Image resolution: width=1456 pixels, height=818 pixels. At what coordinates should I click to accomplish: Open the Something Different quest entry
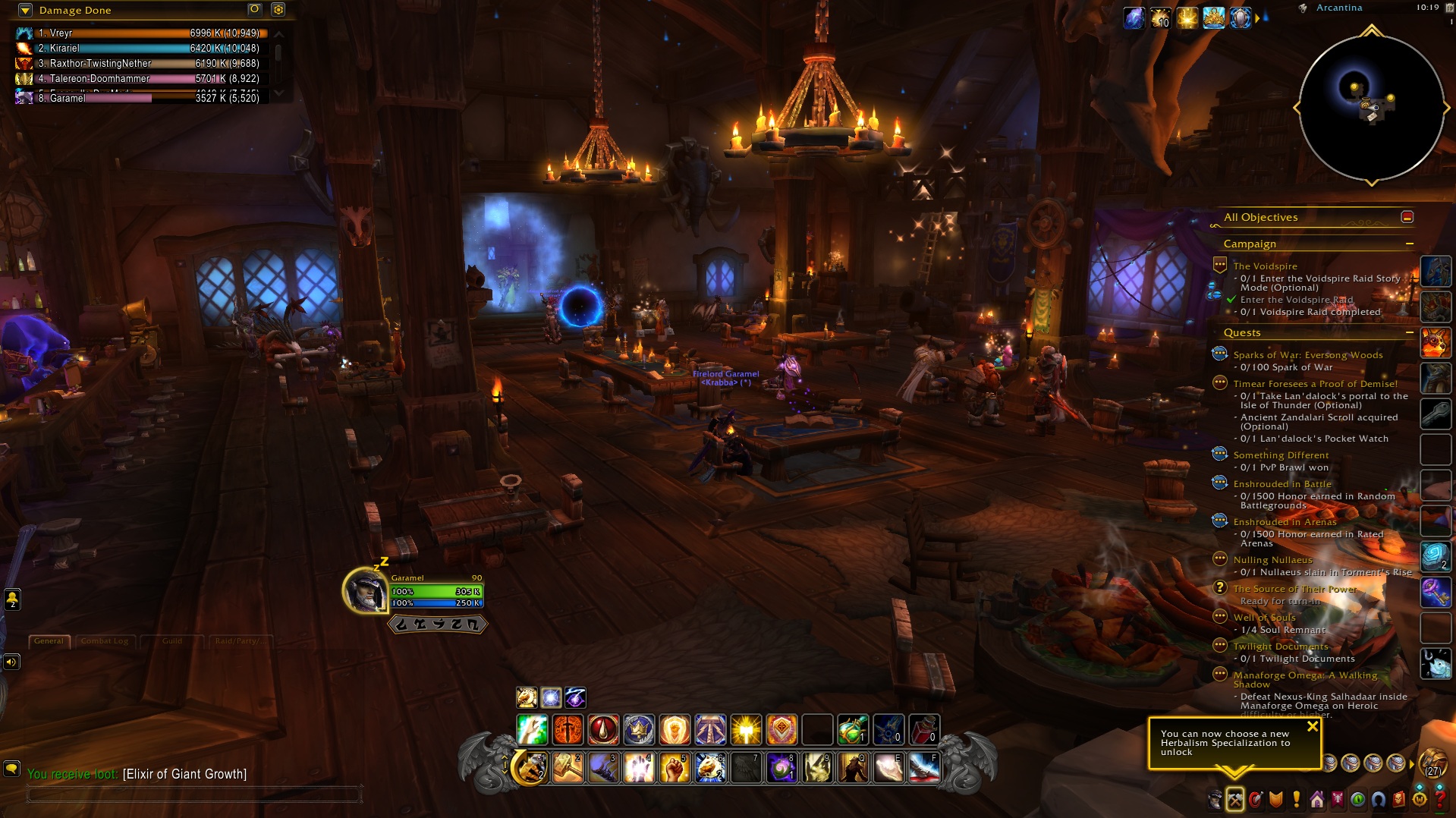pyautogui.click(x=1281, y=455)
